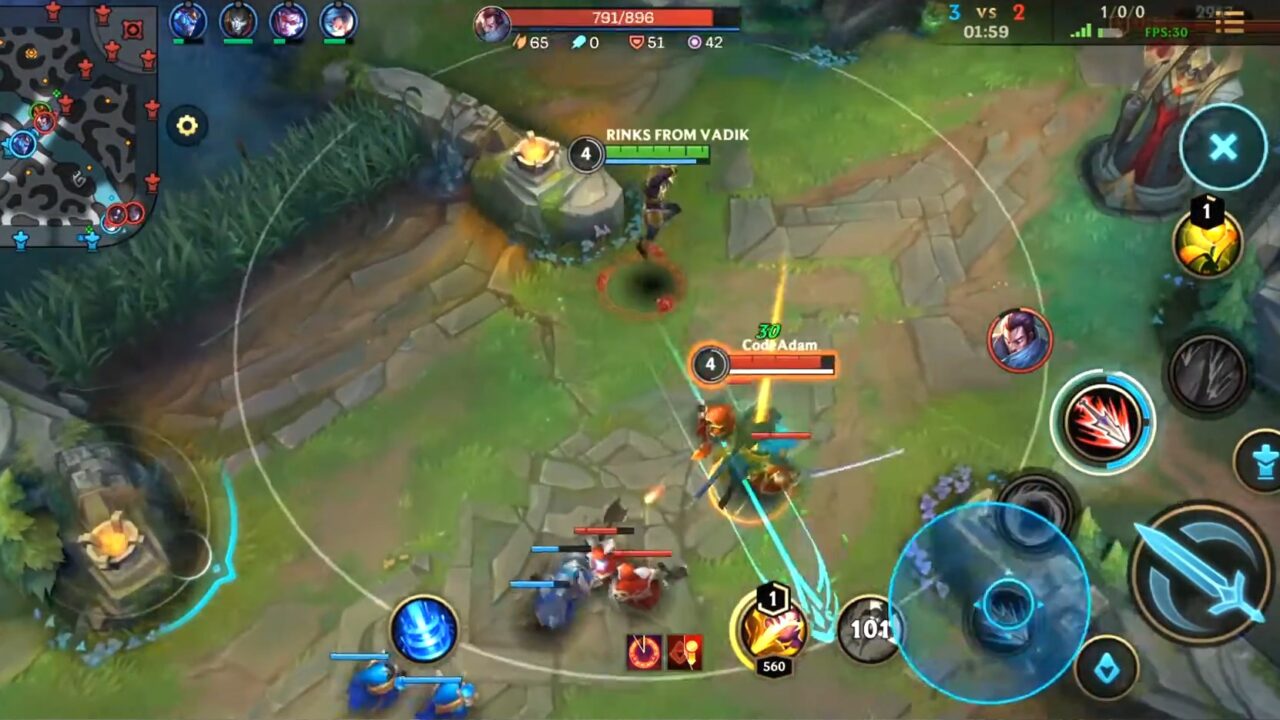Toggle target lock via the white X button
Viewport: 1280px width, 720px height.
tap(1221, 146)
